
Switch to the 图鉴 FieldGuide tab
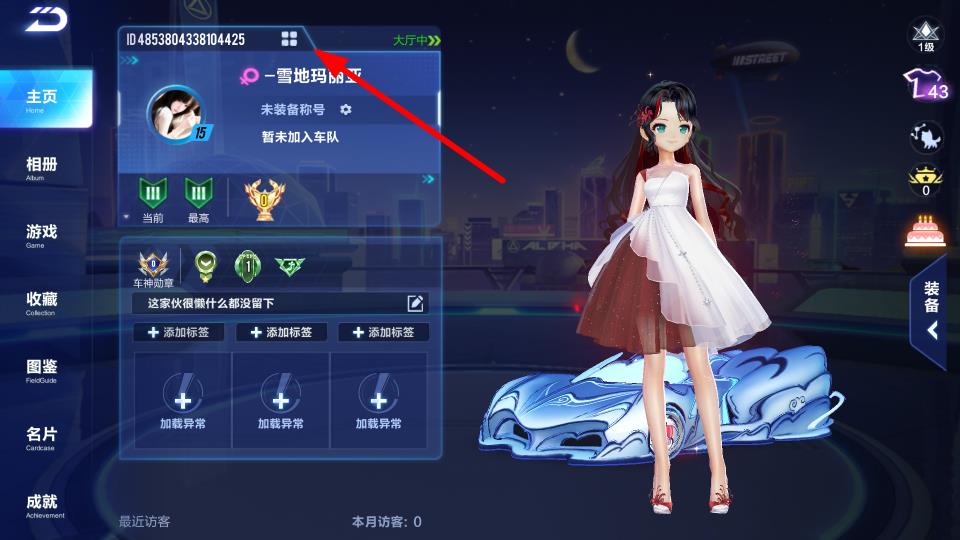(42, 370)
